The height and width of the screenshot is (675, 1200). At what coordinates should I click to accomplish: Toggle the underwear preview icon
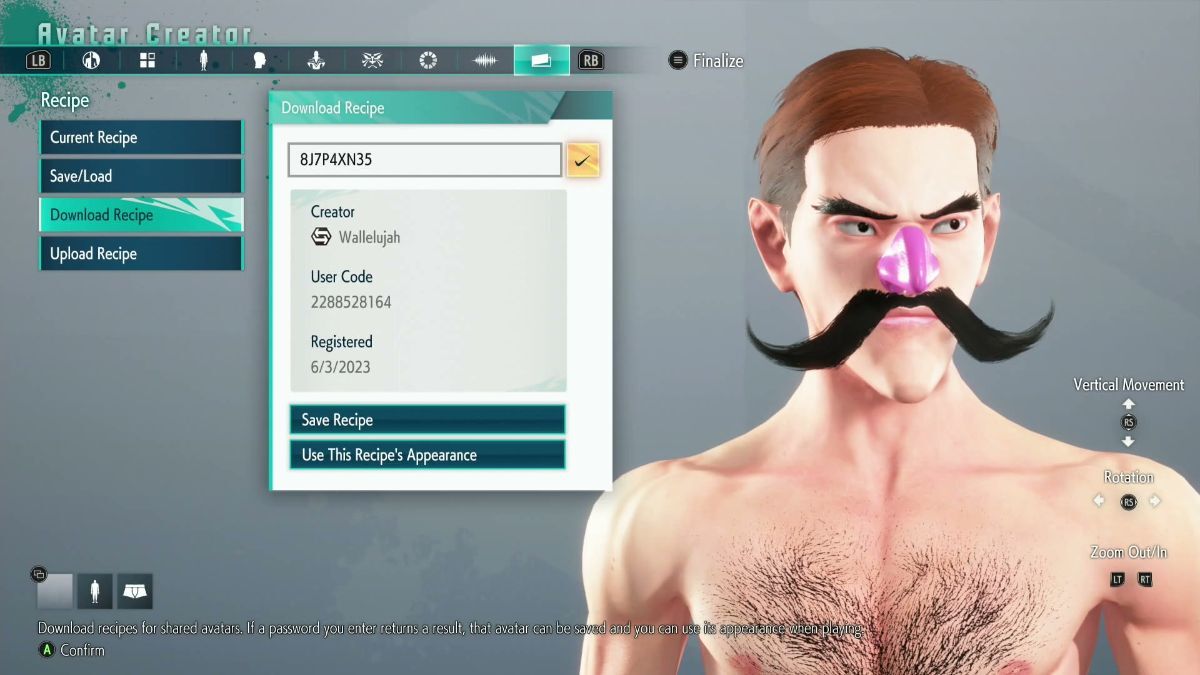pyautogui.click(x=135, y=592)
